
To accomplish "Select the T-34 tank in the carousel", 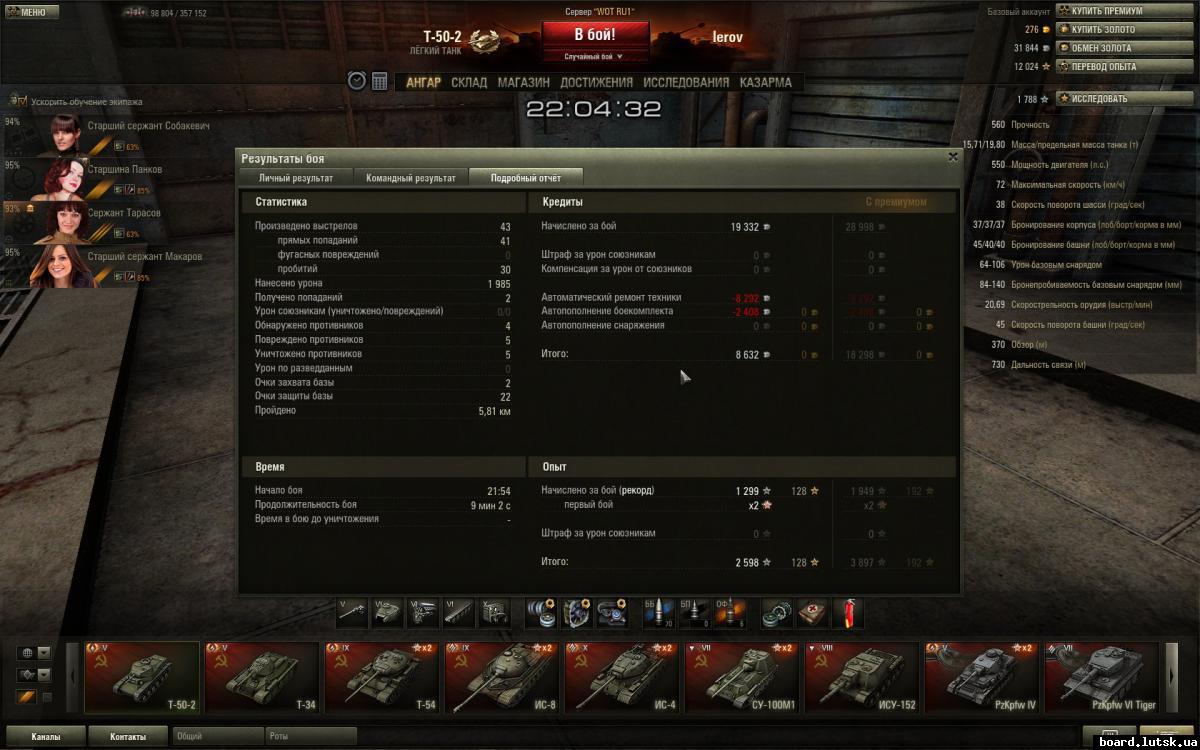I will tap(262, 676).
